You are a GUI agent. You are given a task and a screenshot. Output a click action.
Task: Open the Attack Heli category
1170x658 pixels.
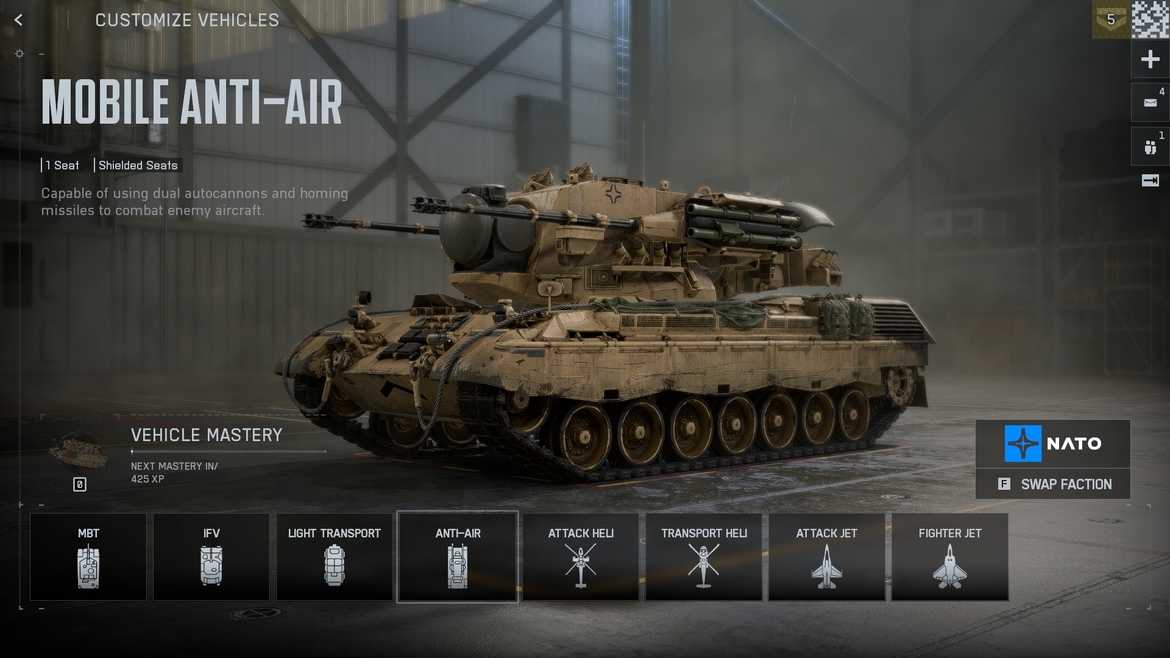coord(581,557)
